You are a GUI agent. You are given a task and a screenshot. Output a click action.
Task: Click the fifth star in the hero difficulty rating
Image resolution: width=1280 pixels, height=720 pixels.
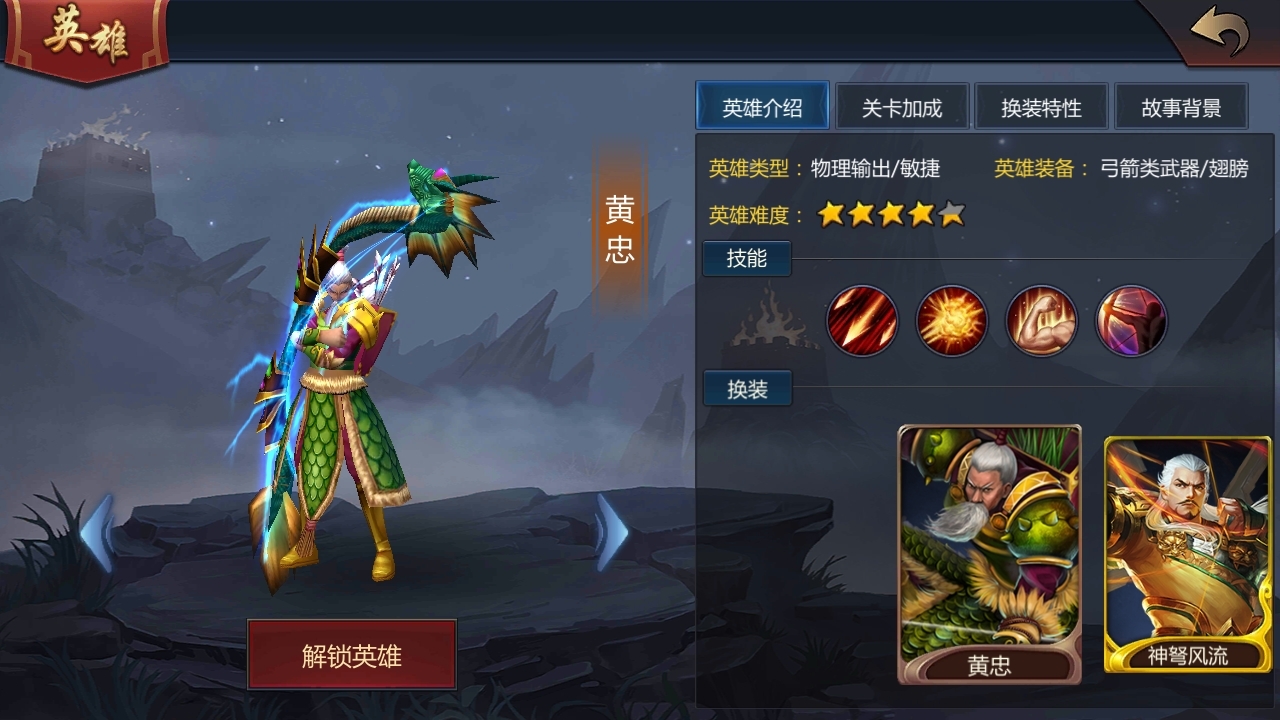(949, 214)
